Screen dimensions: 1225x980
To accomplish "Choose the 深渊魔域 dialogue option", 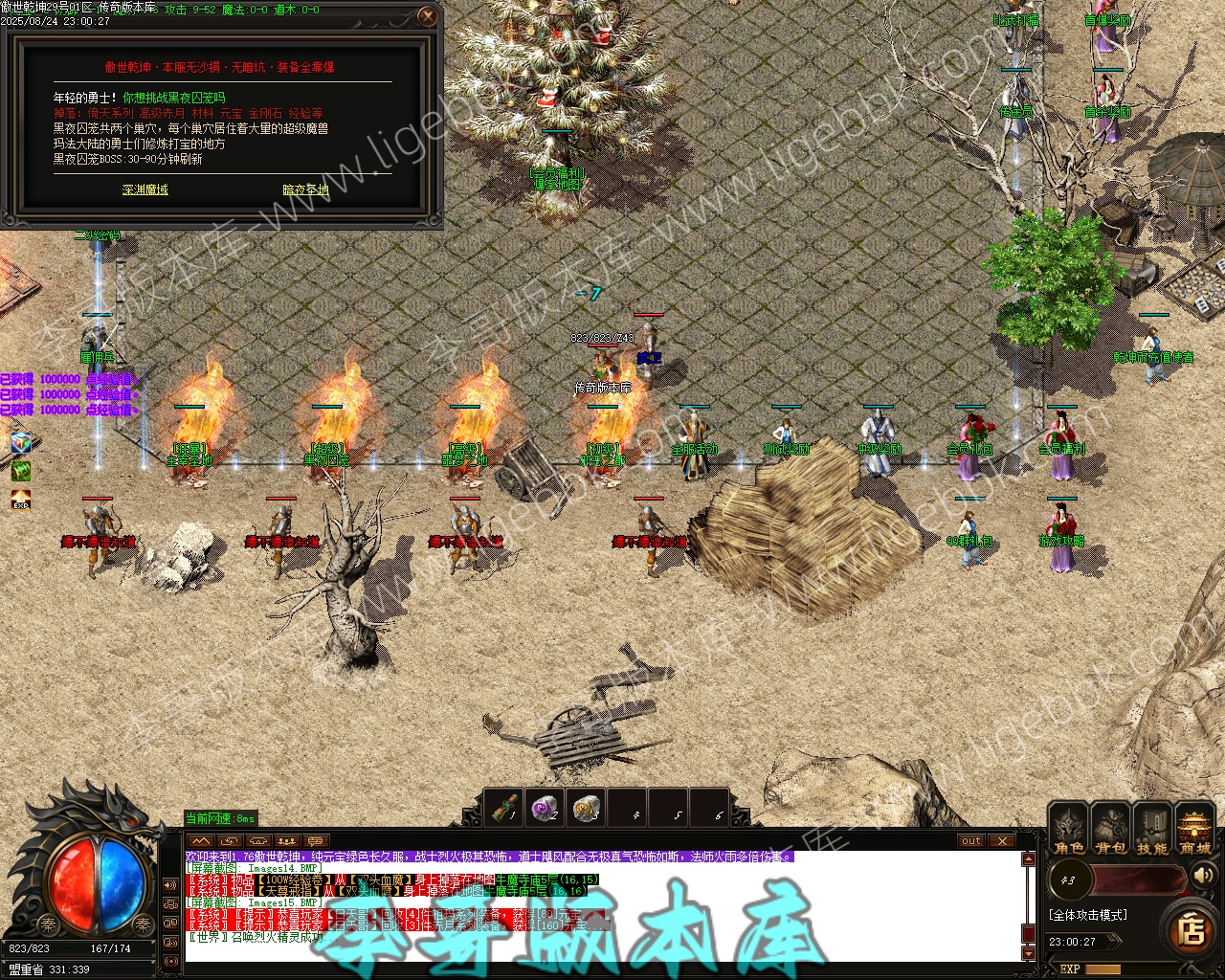I will (x=145, y=189).
